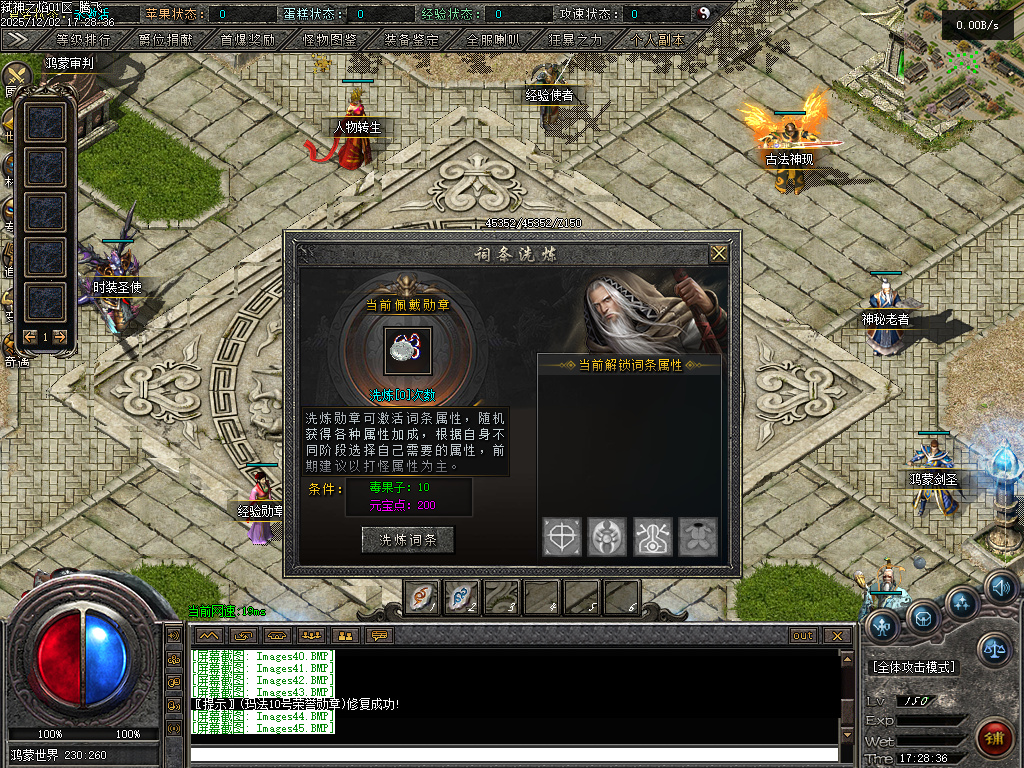Collapse the top menu with double-arrow button

(x=17, y=40)
